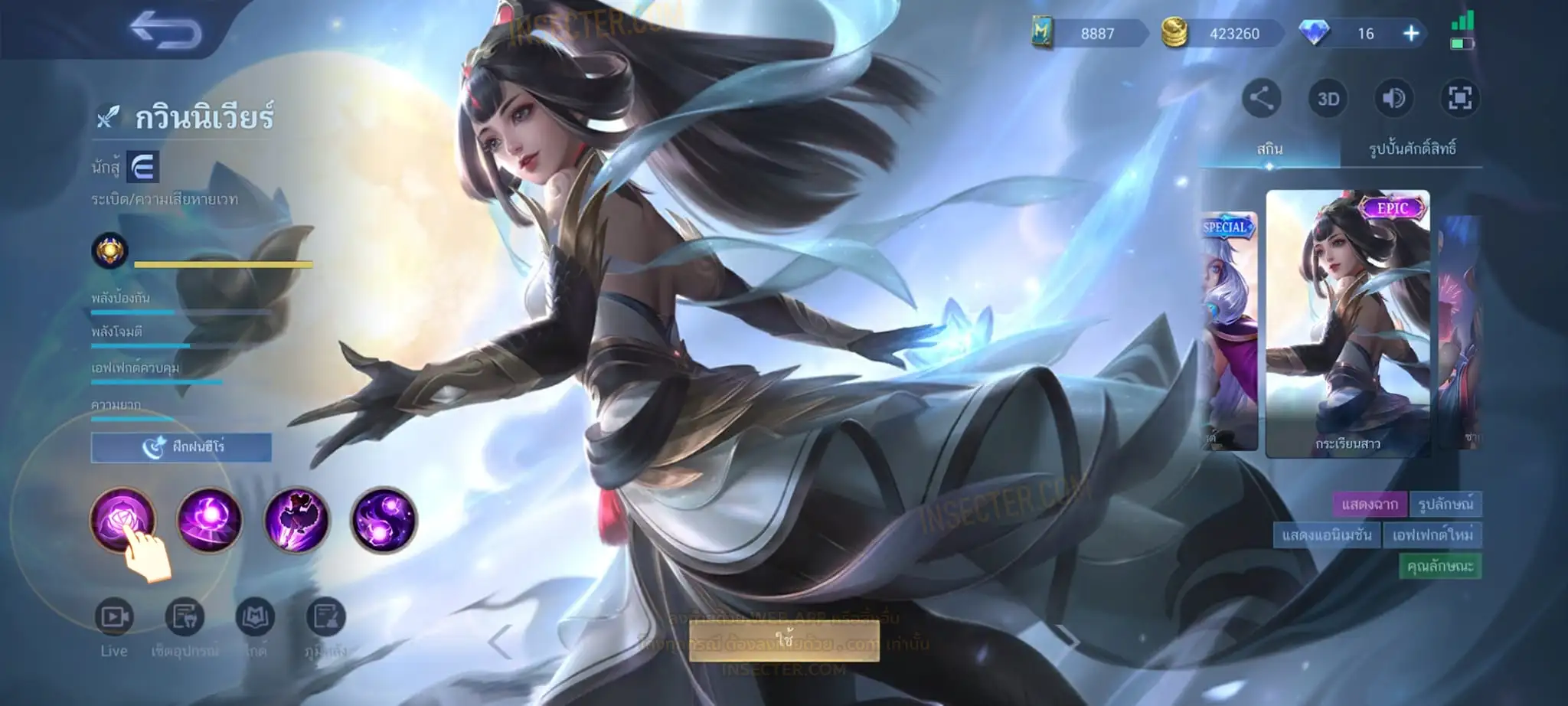The height and width of the screenshot is (706, 1568).
Task: Add more diamonds with the plus button
Action: [1410, 34]
